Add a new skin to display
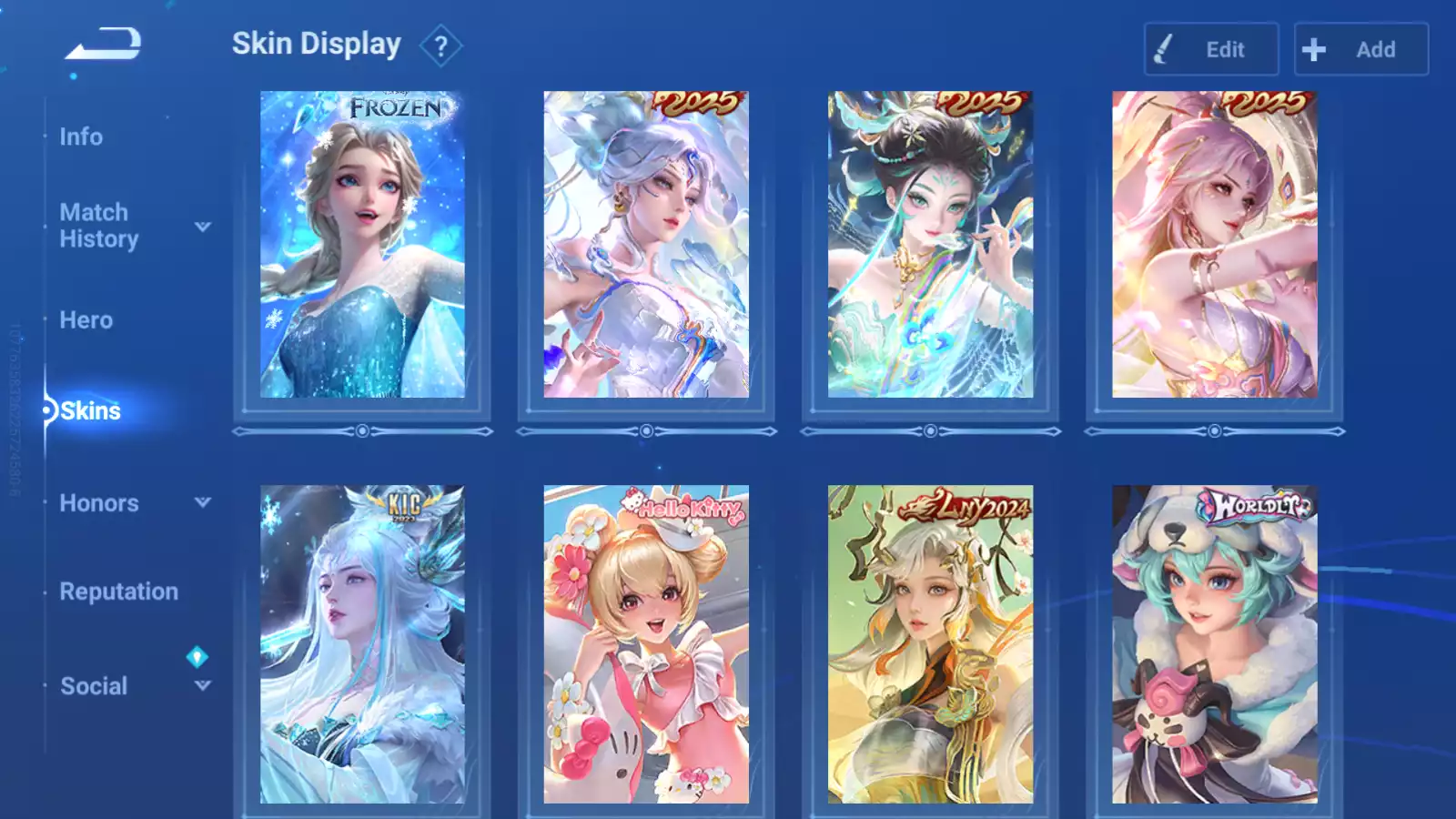 [x=1360, y=49]
